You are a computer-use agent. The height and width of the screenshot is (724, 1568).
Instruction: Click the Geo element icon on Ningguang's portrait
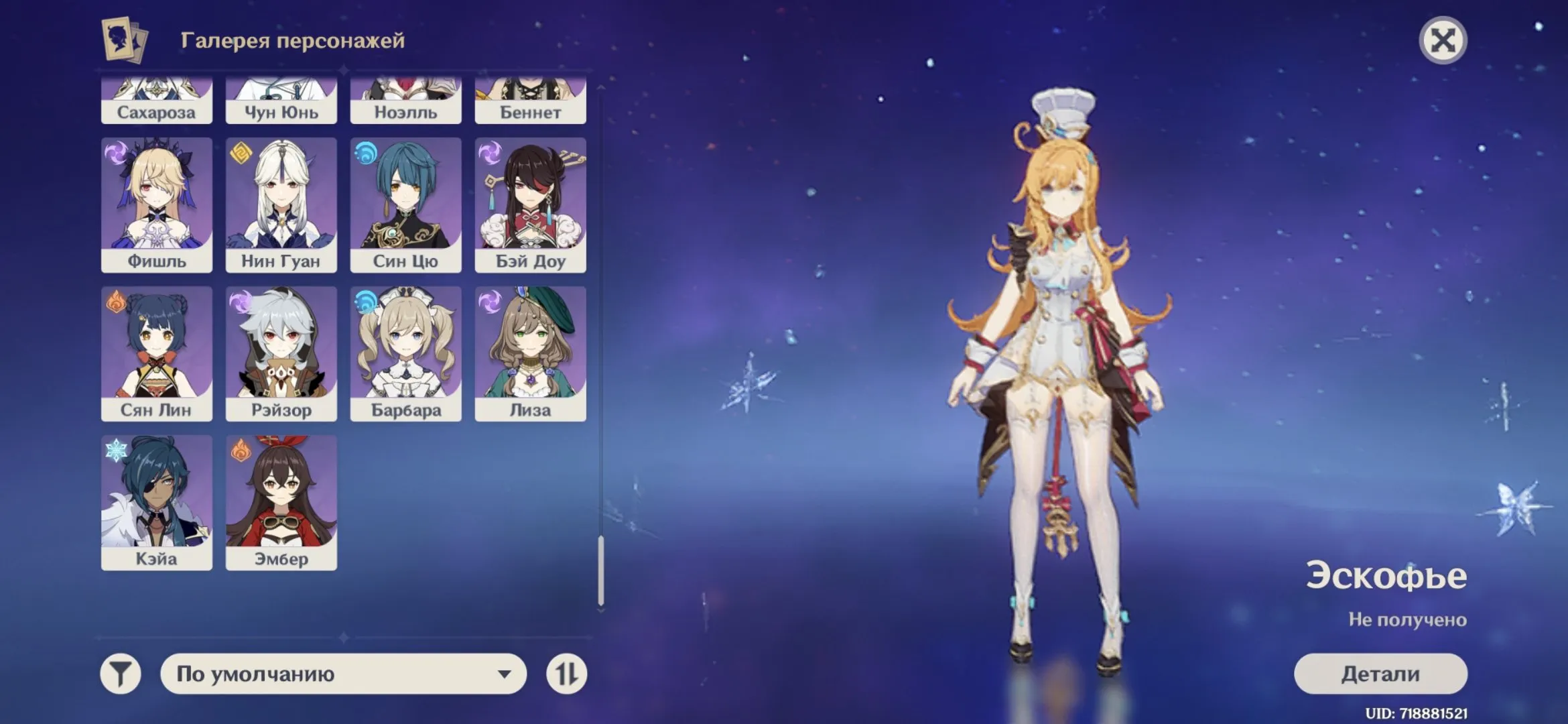coord(241,154)
